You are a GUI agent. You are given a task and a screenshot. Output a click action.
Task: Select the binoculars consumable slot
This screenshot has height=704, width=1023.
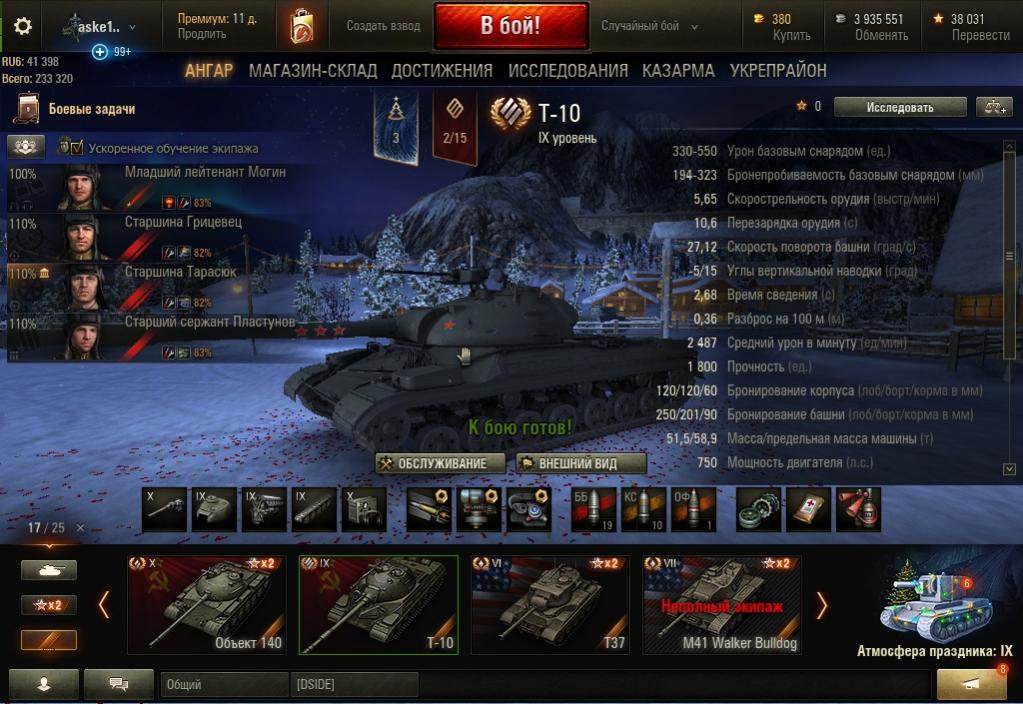coord(856,508)
